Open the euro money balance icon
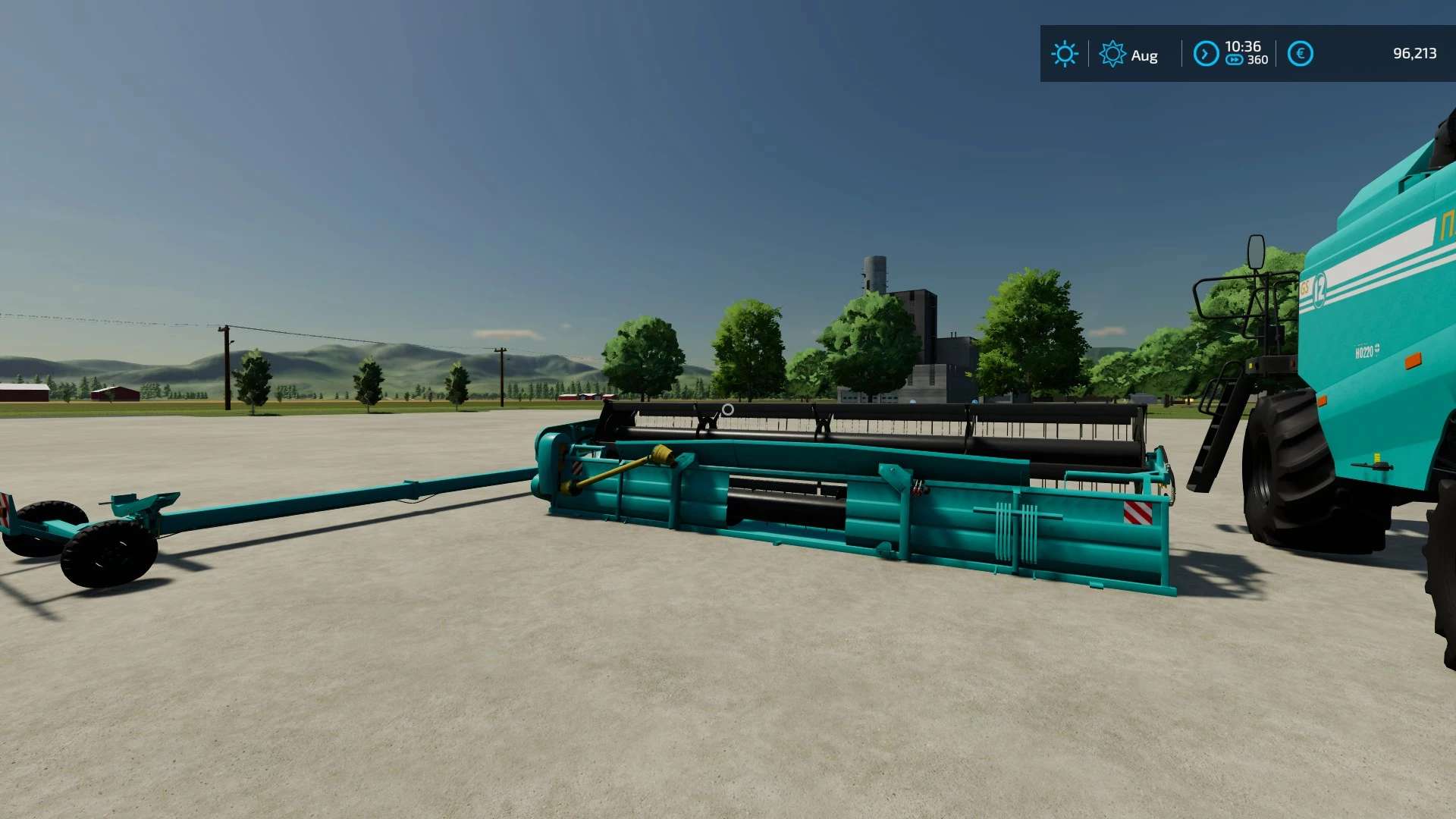This screenshot has height=819, width=1456. point(1300,54)
